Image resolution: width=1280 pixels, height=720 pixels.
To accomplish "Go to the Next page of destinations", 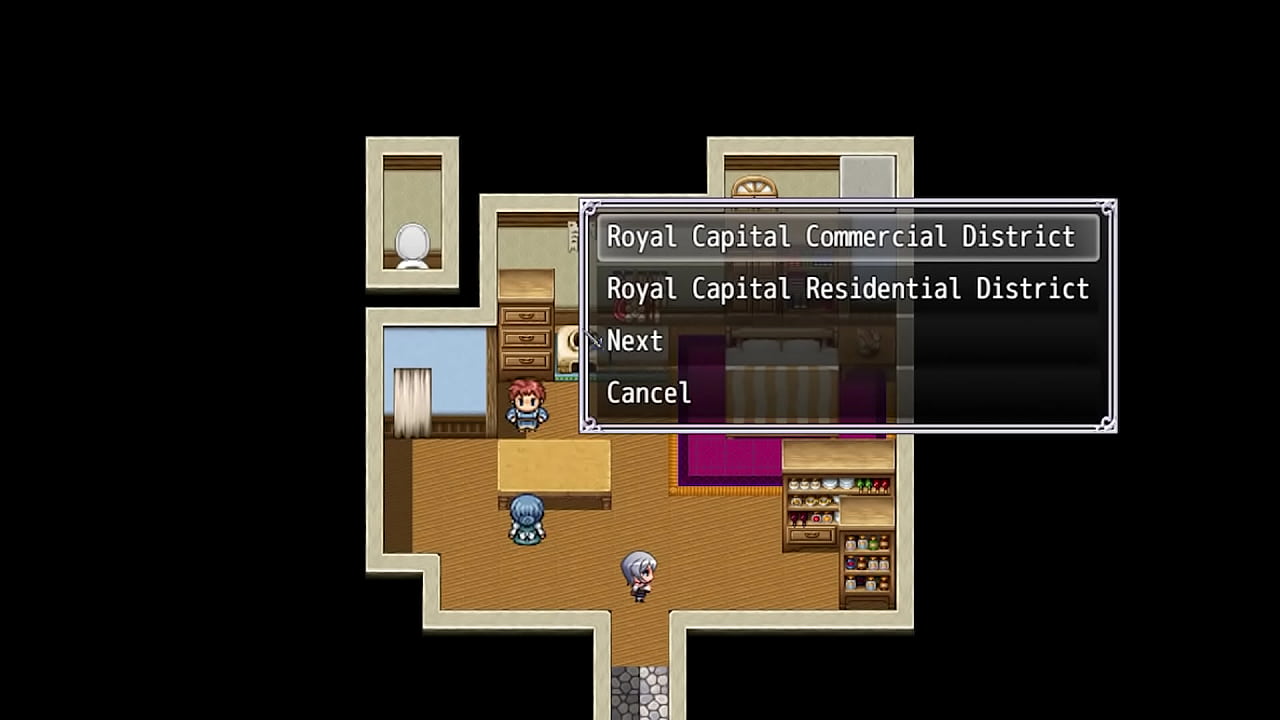I will [635, 341].
